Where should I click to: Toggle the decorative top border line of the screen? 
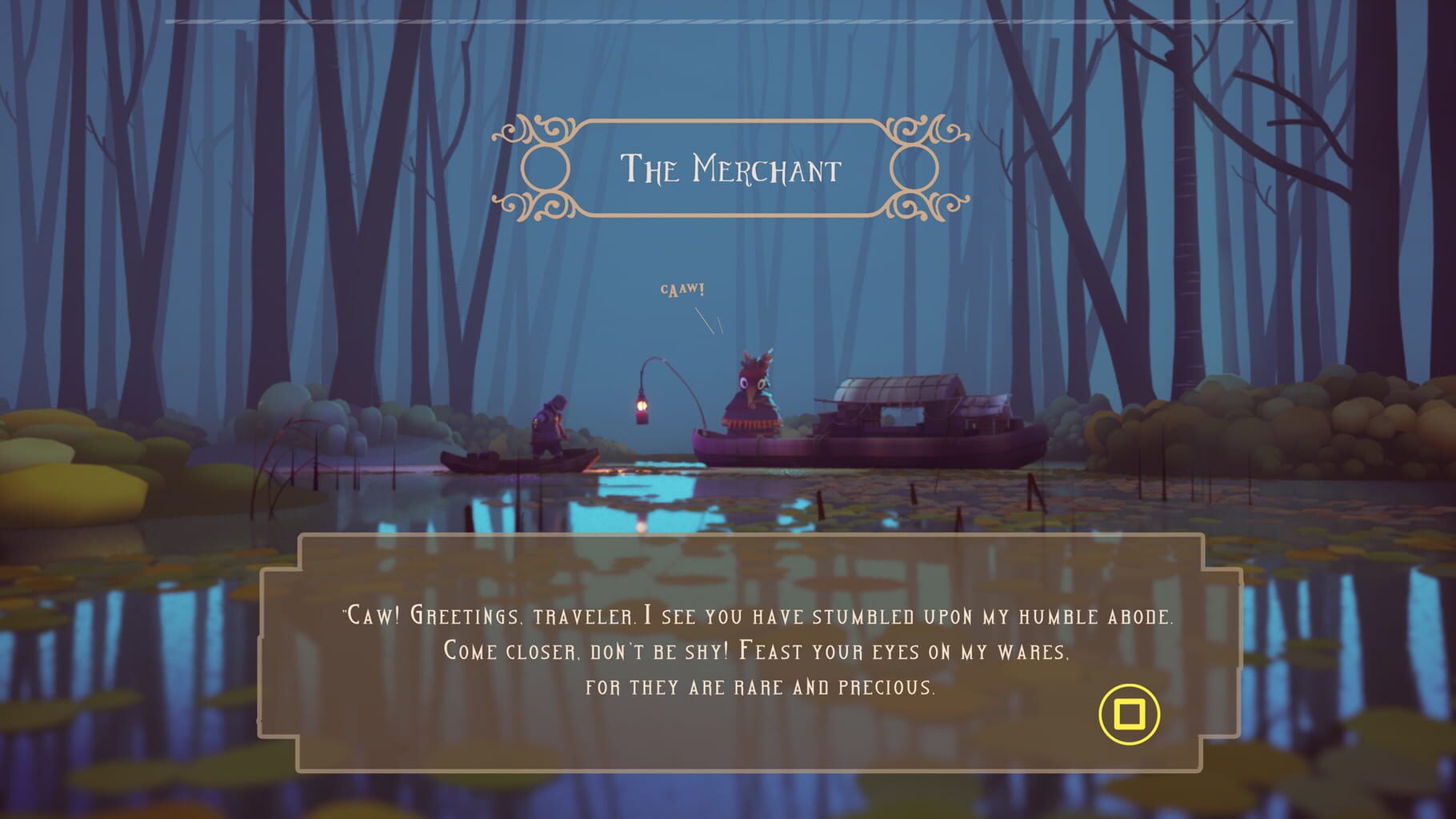[x=728, y=20]
